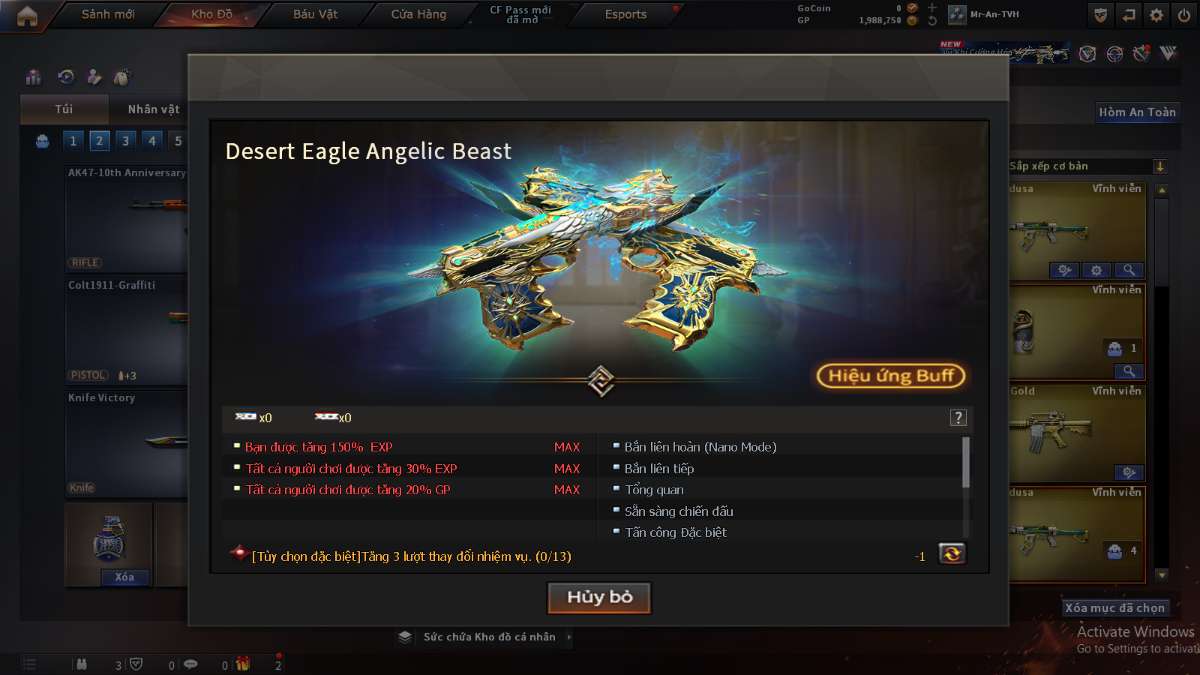Select bag page number 3
1200x675 pixels.
[125, 141]
